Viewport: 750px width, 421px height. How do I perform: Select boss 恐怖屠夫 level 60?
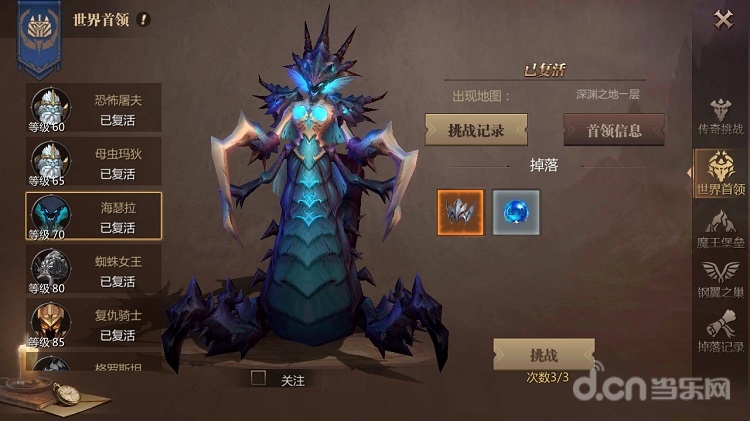pyautogui.click(x=93, y=110)
